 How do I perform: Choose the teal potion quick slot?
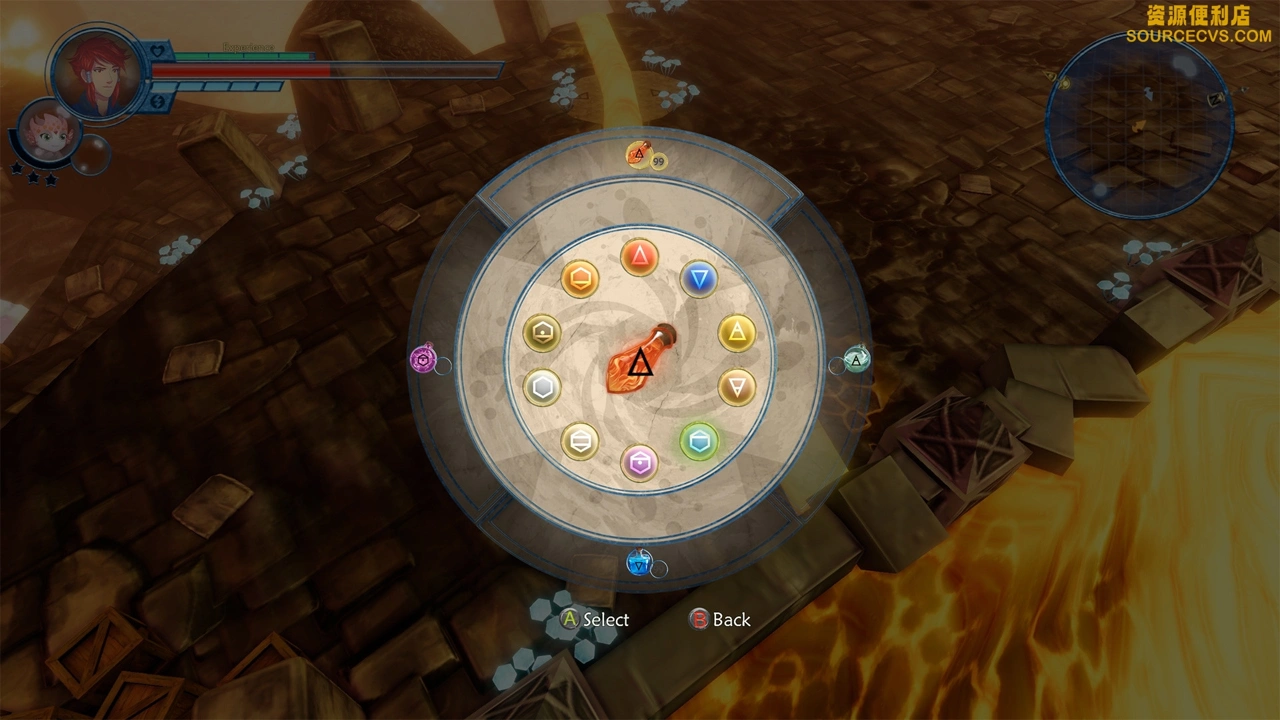click(857, 359)
